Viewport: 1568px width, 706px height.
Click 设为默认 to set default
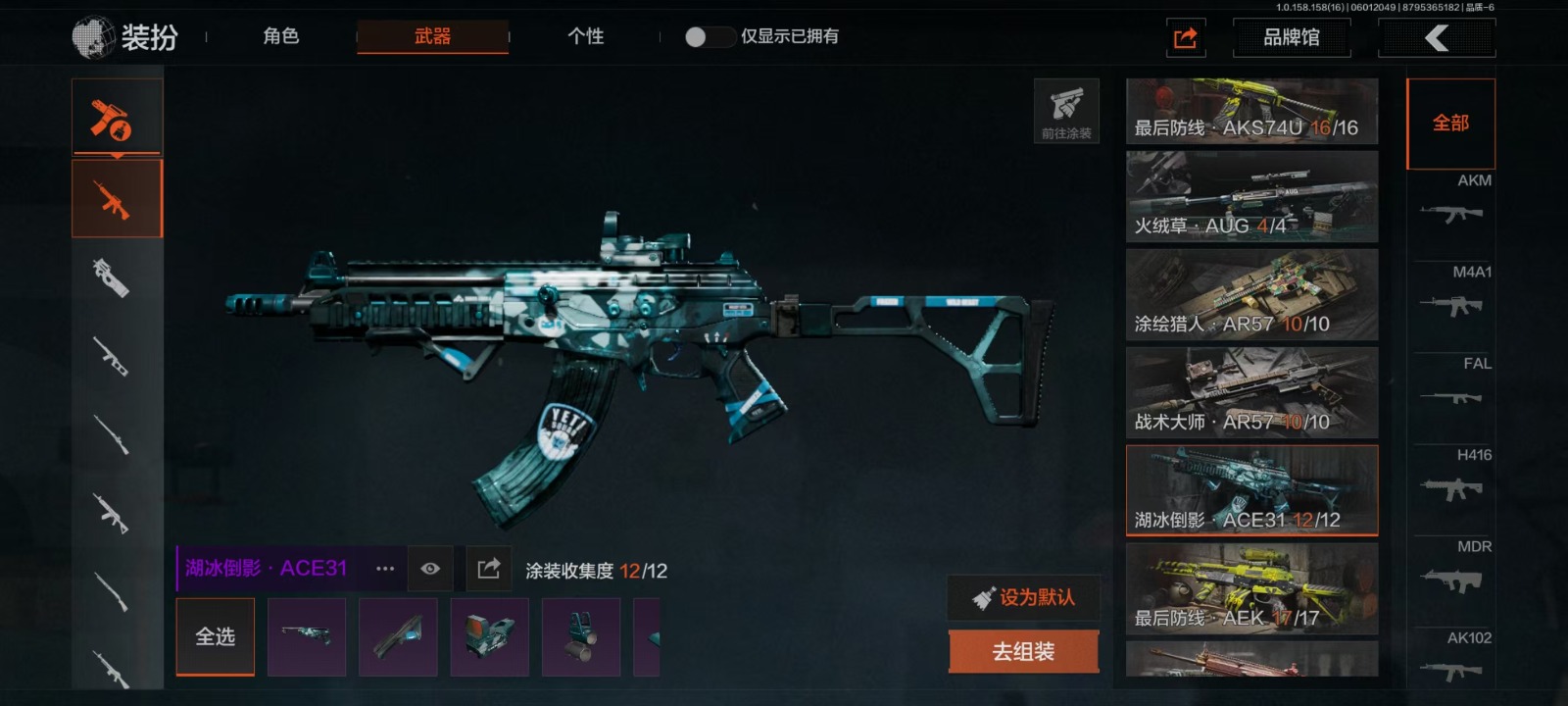click(1023, 597)
